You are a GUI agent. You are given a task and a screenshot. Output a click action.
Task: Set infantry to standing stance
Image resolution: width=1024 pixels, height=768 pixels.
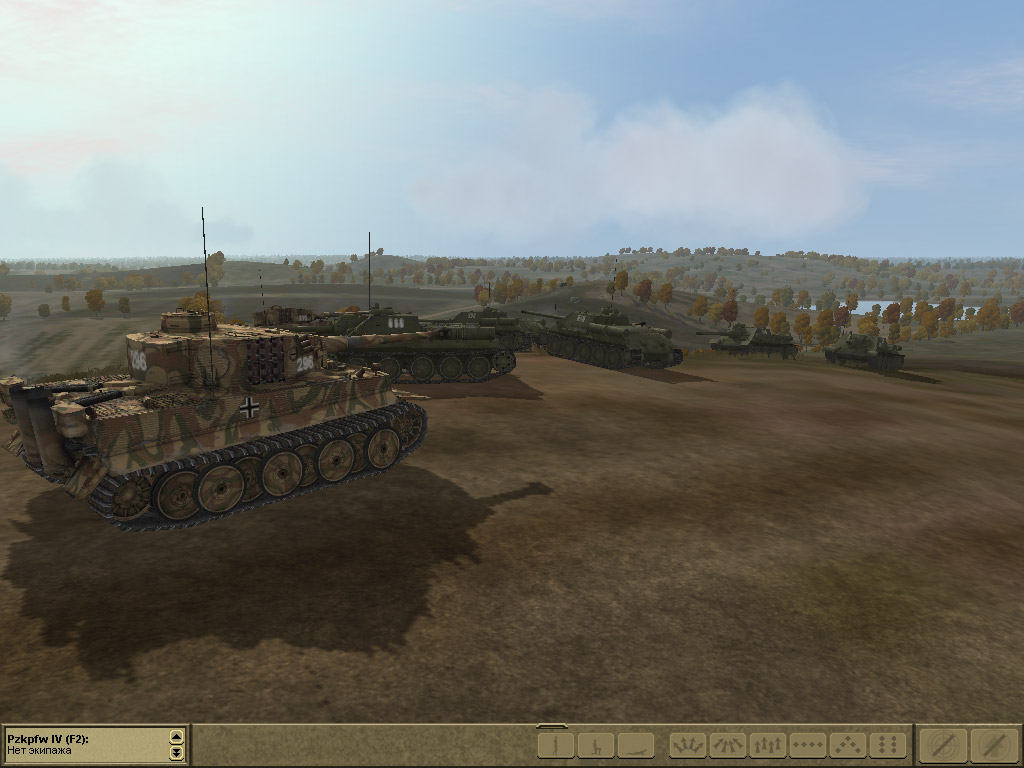556,745
